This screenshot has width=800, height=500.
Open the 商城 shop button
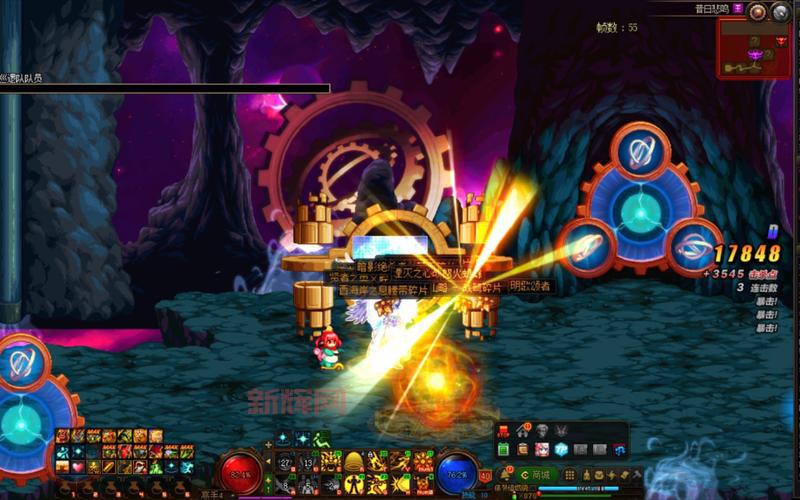click(x=541, y=474)
